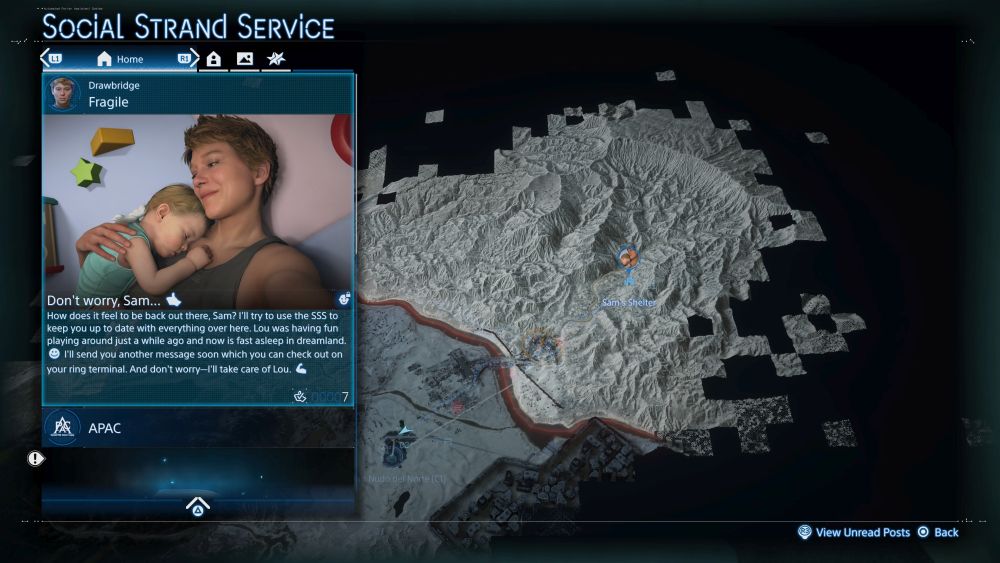Select the Sam's Shelter map marker

pyautogui.click(x=627, y=259)
